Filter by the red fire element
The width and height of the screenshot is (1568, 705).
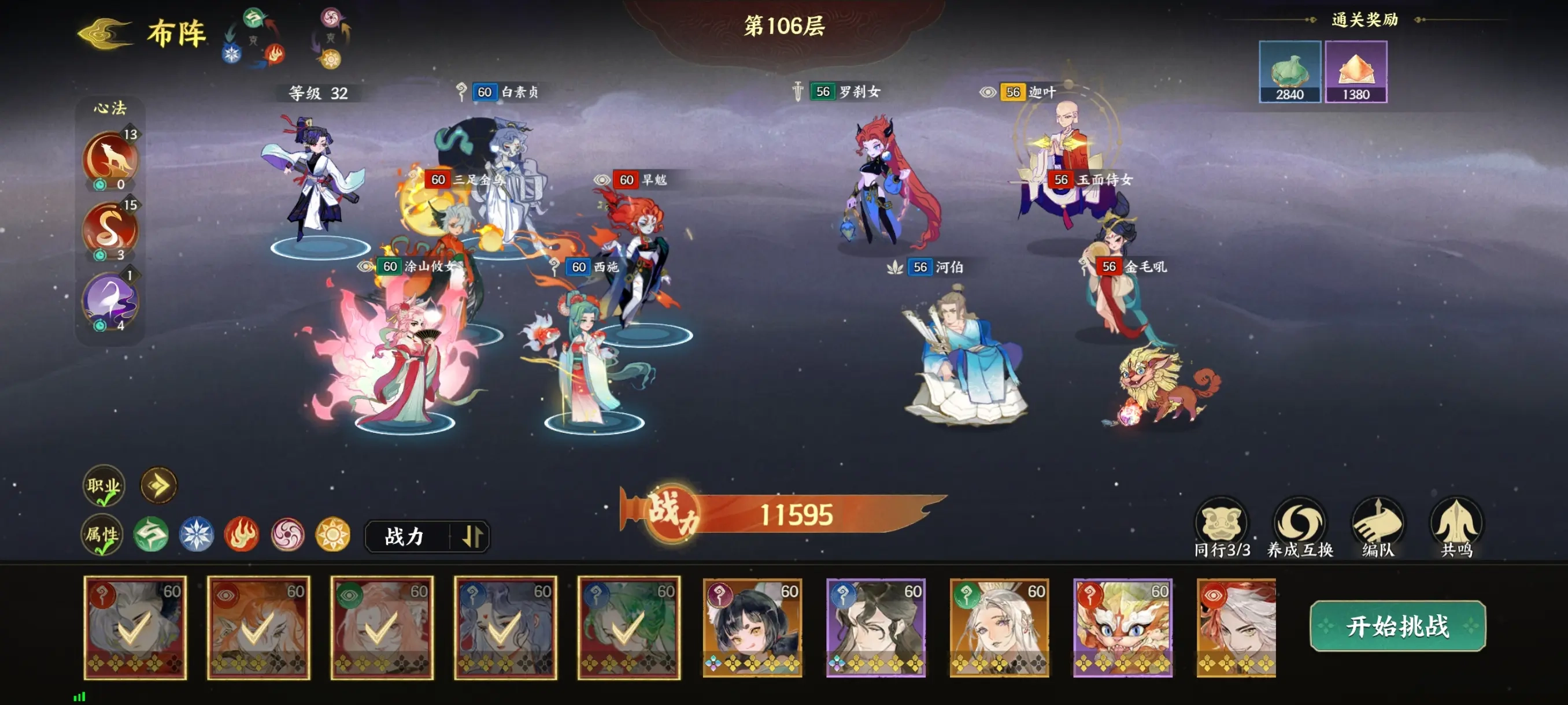(242, 535)
